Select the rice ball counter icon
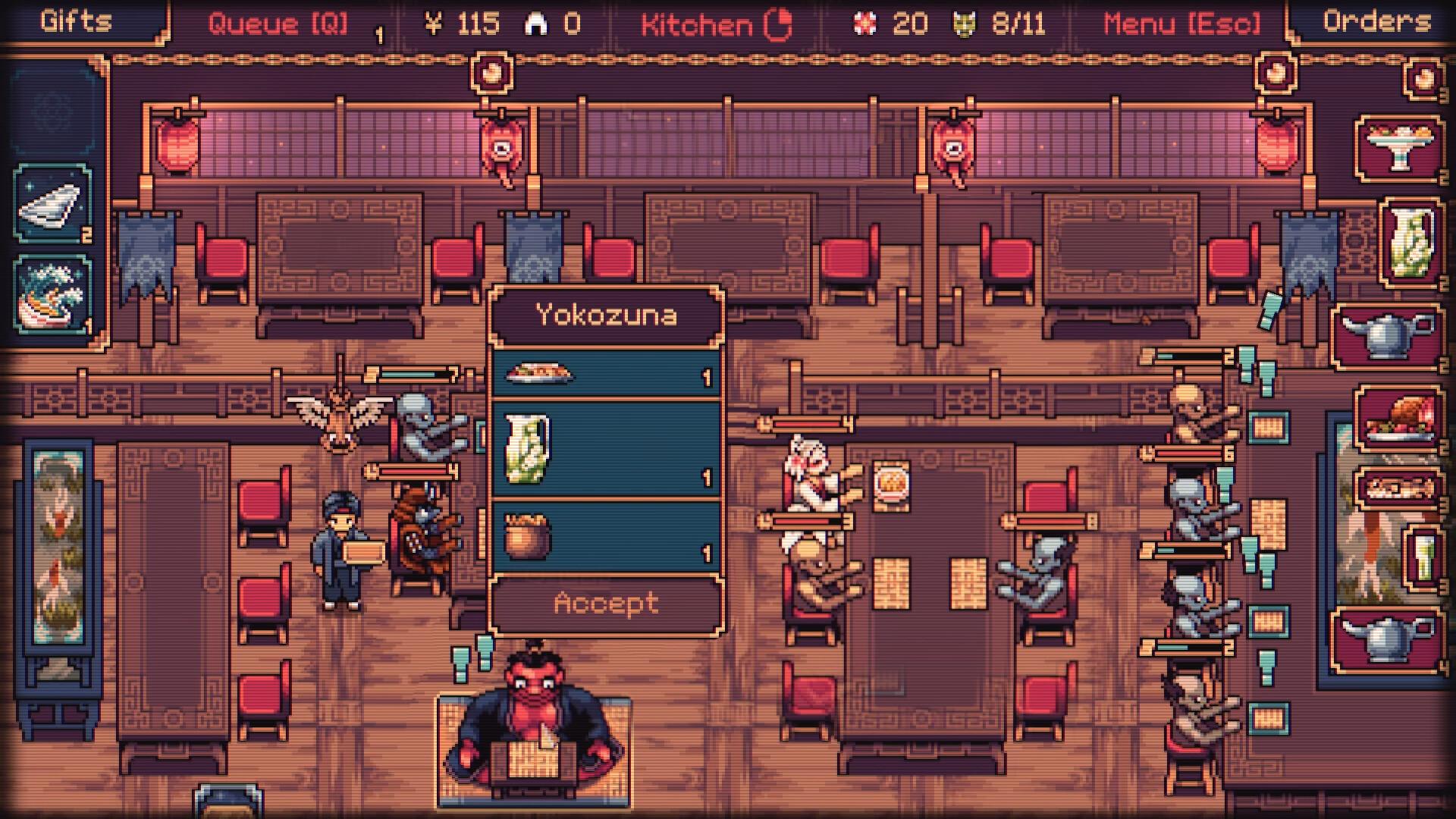Screen dimensions: 1456x819 click(x=538, y=24)
